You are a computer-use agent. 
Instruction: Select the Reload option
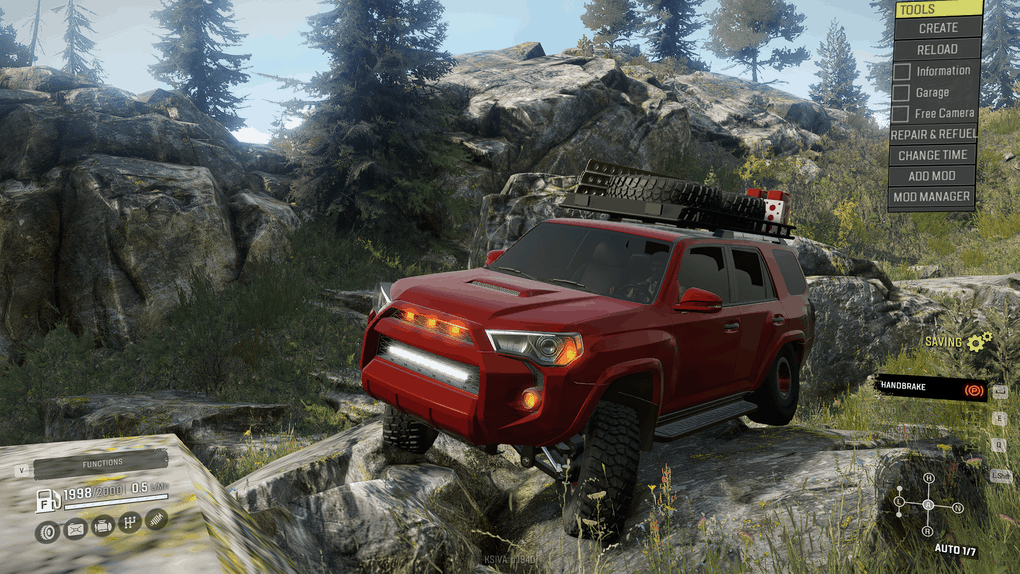pyautogui.click(x=937, y=49)
